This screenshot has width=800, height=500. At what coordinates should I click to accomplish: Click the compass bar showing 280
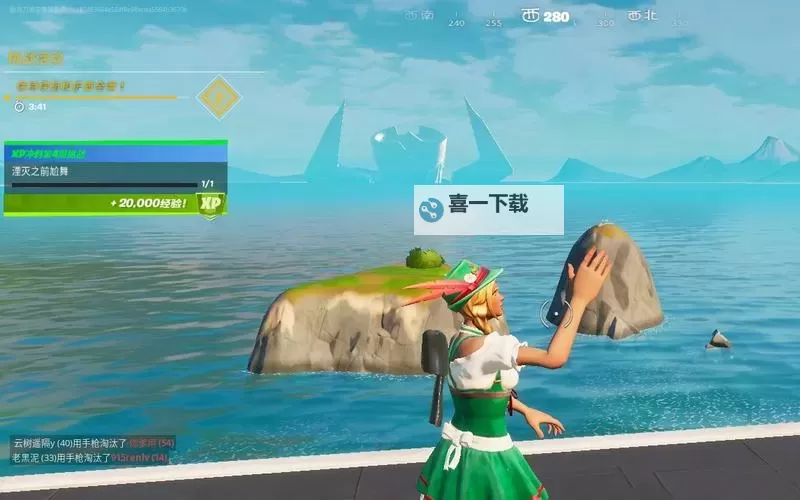point(545,17)
